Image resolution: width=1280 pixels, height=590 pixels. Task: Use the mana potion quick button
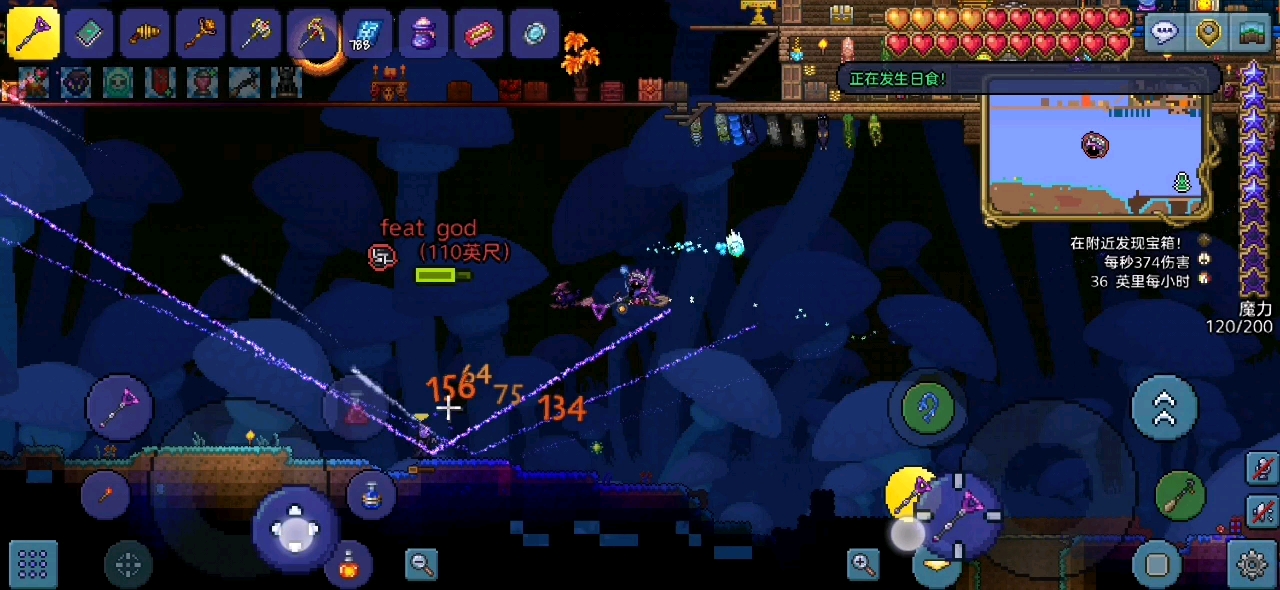[371, 494]
